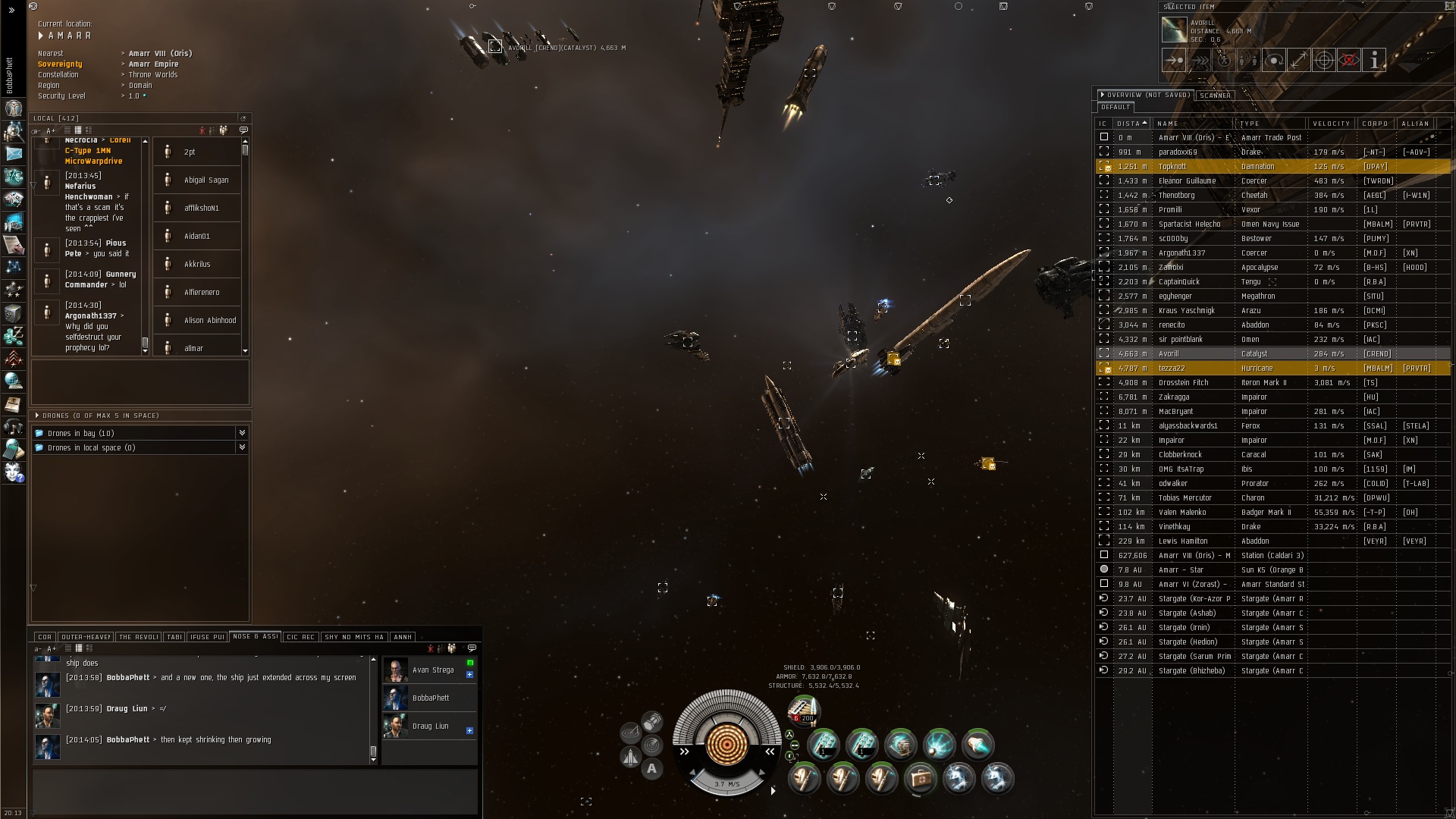1456x819 pixels.
Task: Lock target using the crosshair icon
Action: [x=1323, y=60]
